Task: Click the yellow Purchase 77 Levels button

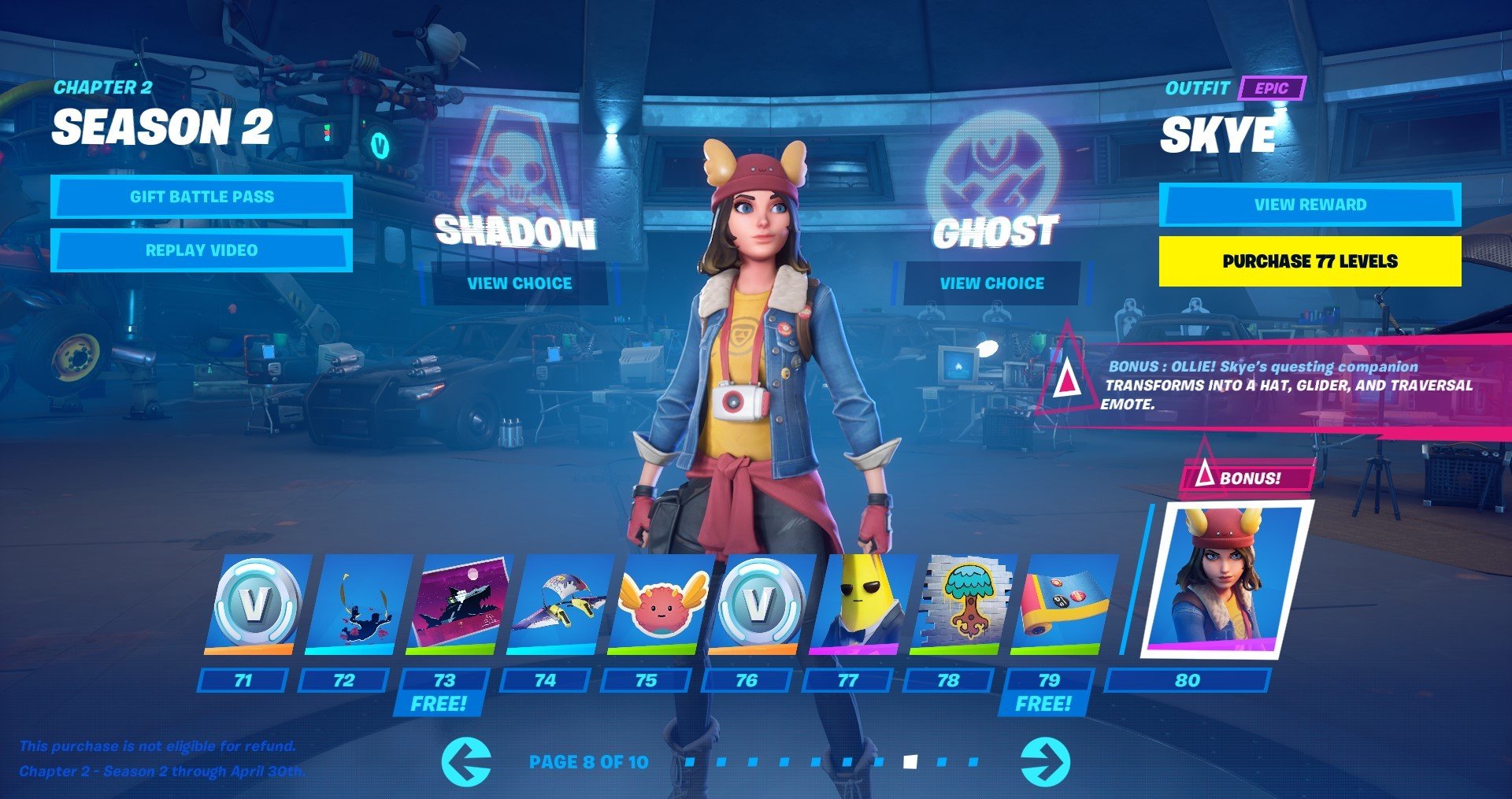Action: click(1307, 261)
